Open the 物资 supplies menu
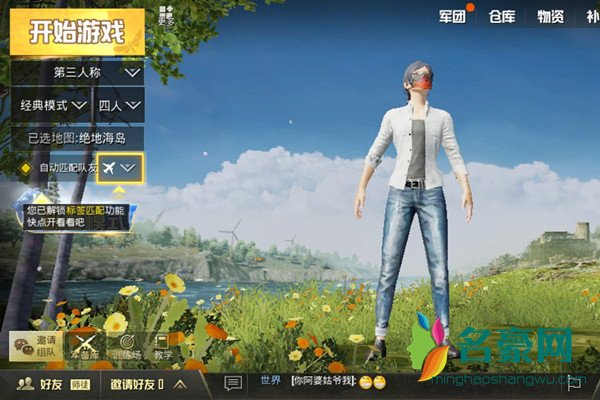Screen dimensions: 600x400 (549, 17)
